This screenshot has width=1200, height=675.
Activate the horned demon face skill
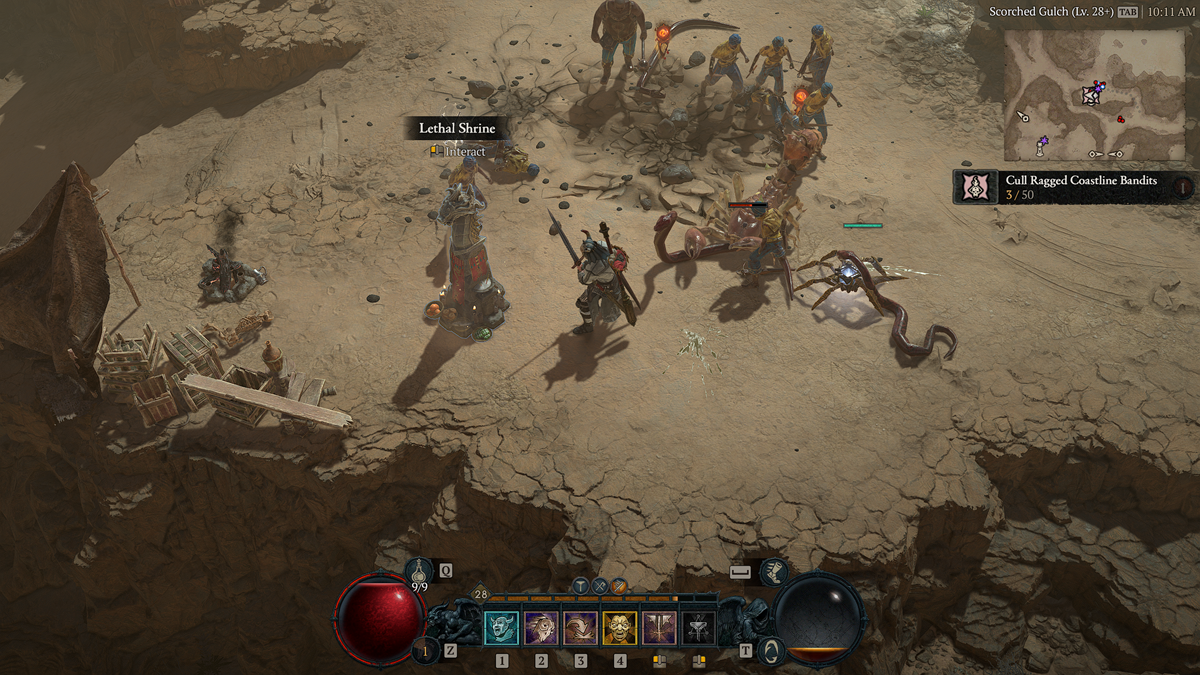pos(502,628)
